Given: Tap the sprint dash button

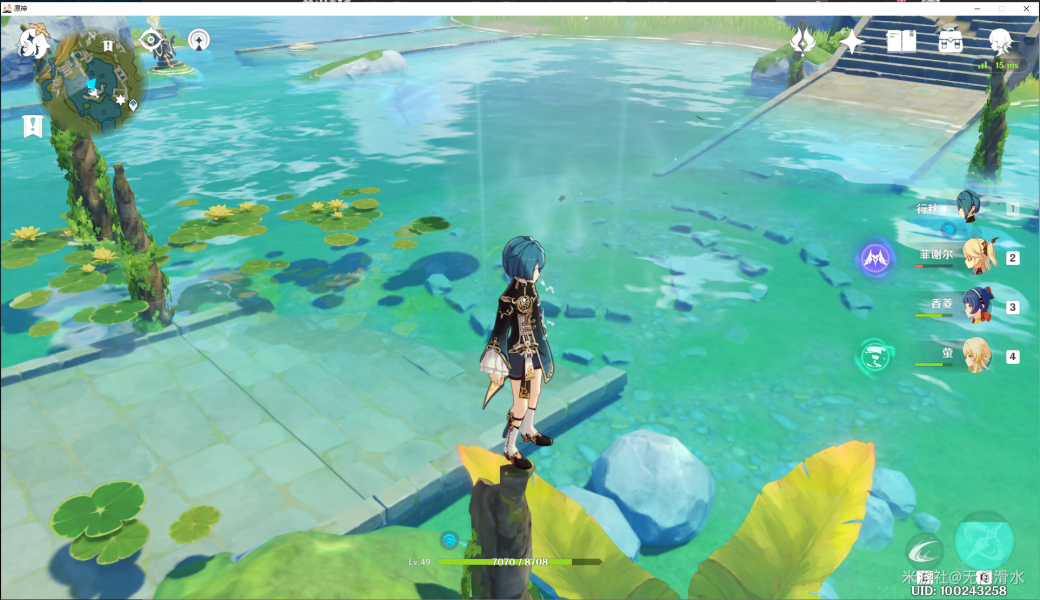Looking at the screenshot, I should 923,551.
